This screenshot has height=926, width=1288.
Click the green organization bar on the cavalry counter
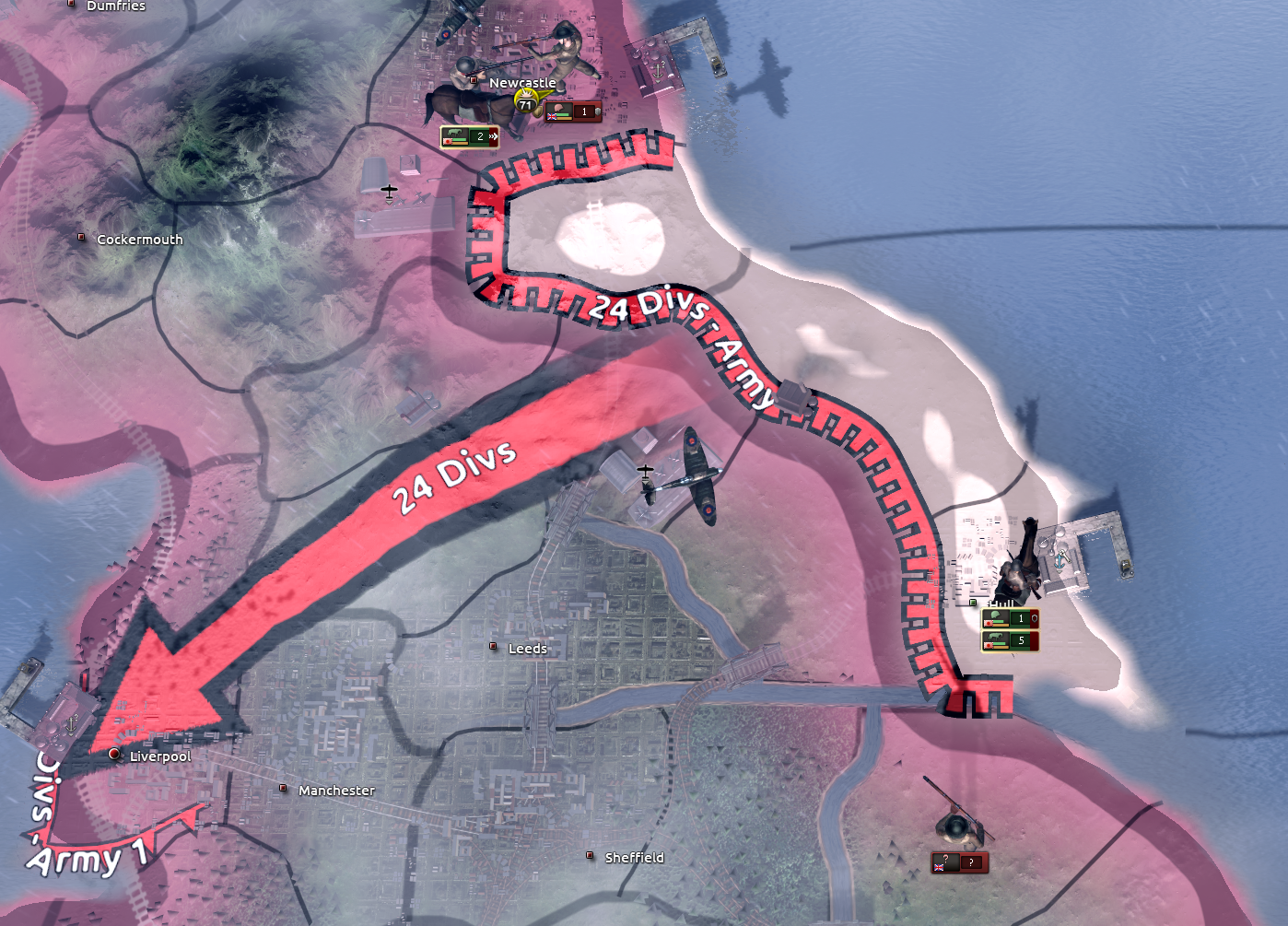click(461, 140)
